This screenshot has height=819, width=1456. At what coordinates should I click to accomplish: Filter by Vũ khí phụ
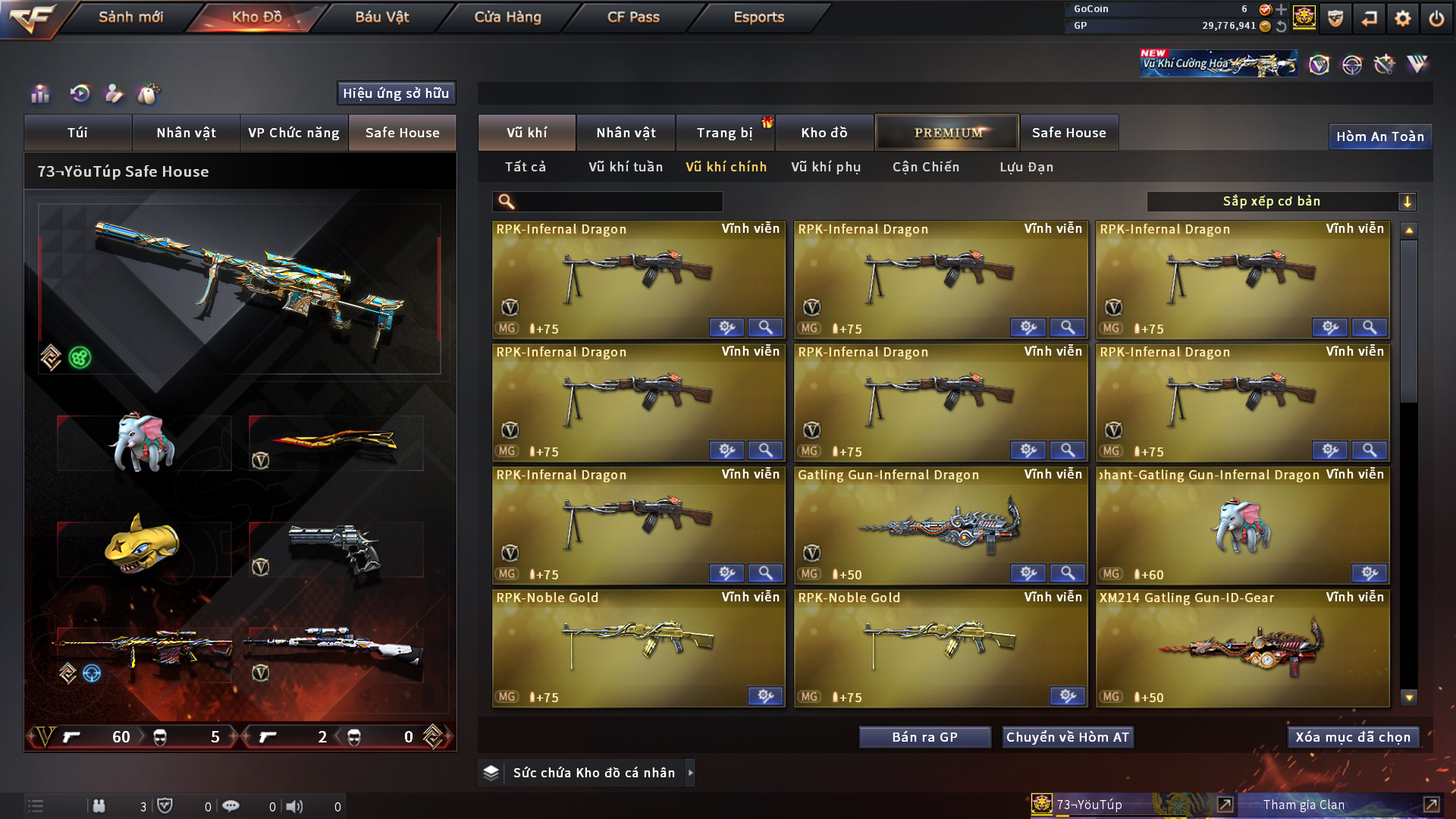[826, 167]
